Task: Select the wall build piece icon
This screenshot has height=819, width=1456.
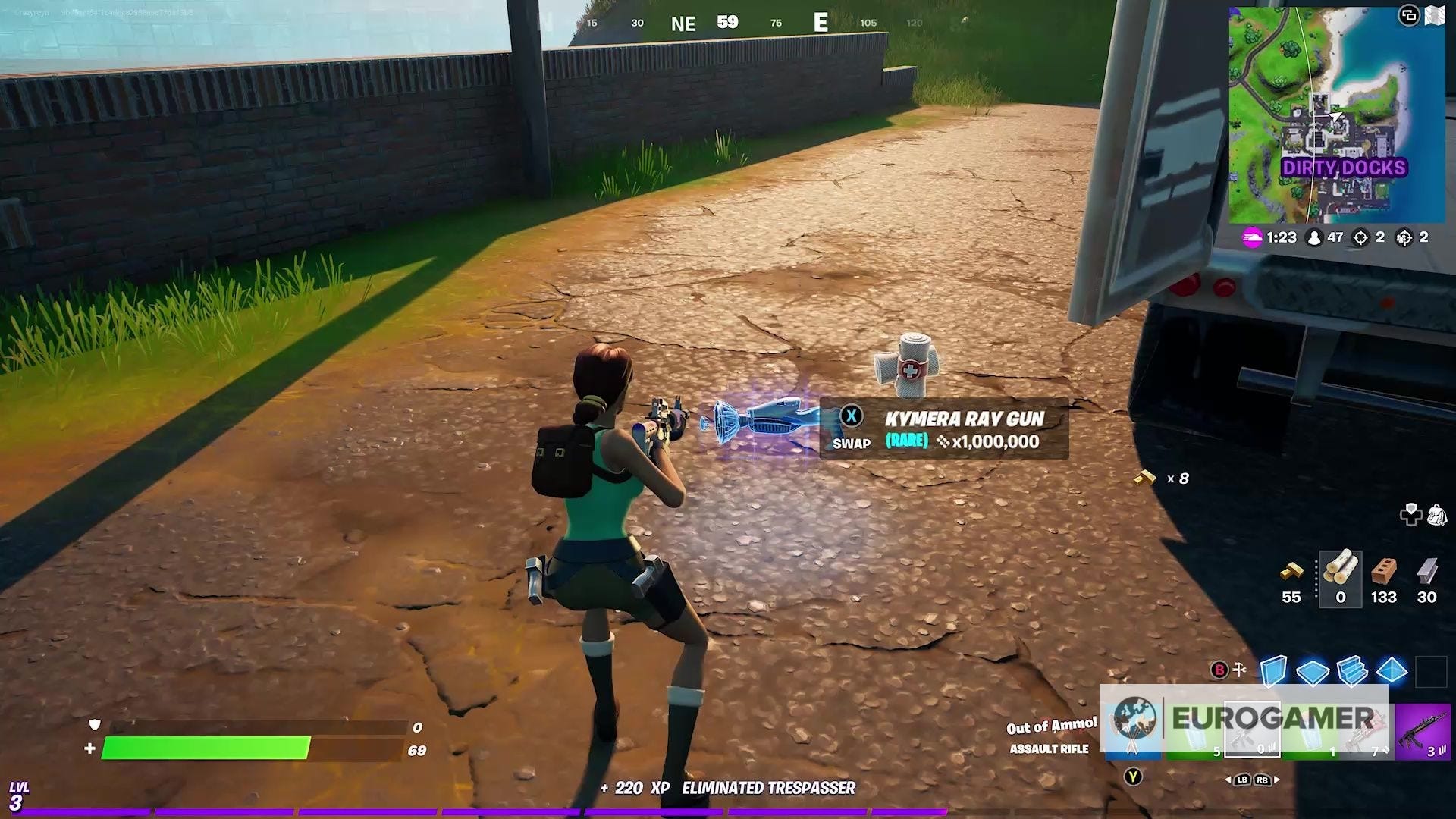Action: coord(1273,670)
